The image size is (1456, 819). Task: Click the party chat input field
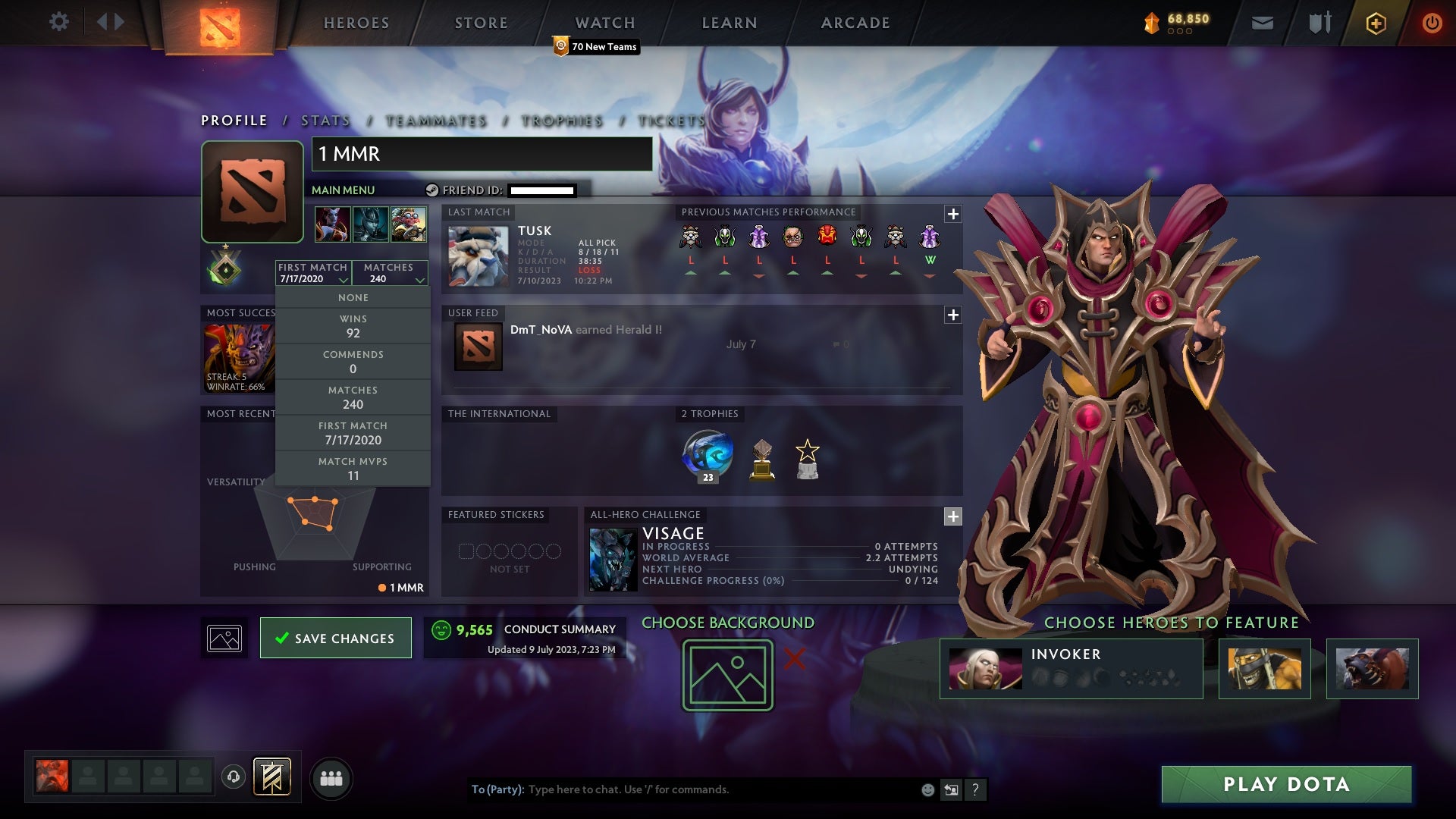tap(682, 789)
